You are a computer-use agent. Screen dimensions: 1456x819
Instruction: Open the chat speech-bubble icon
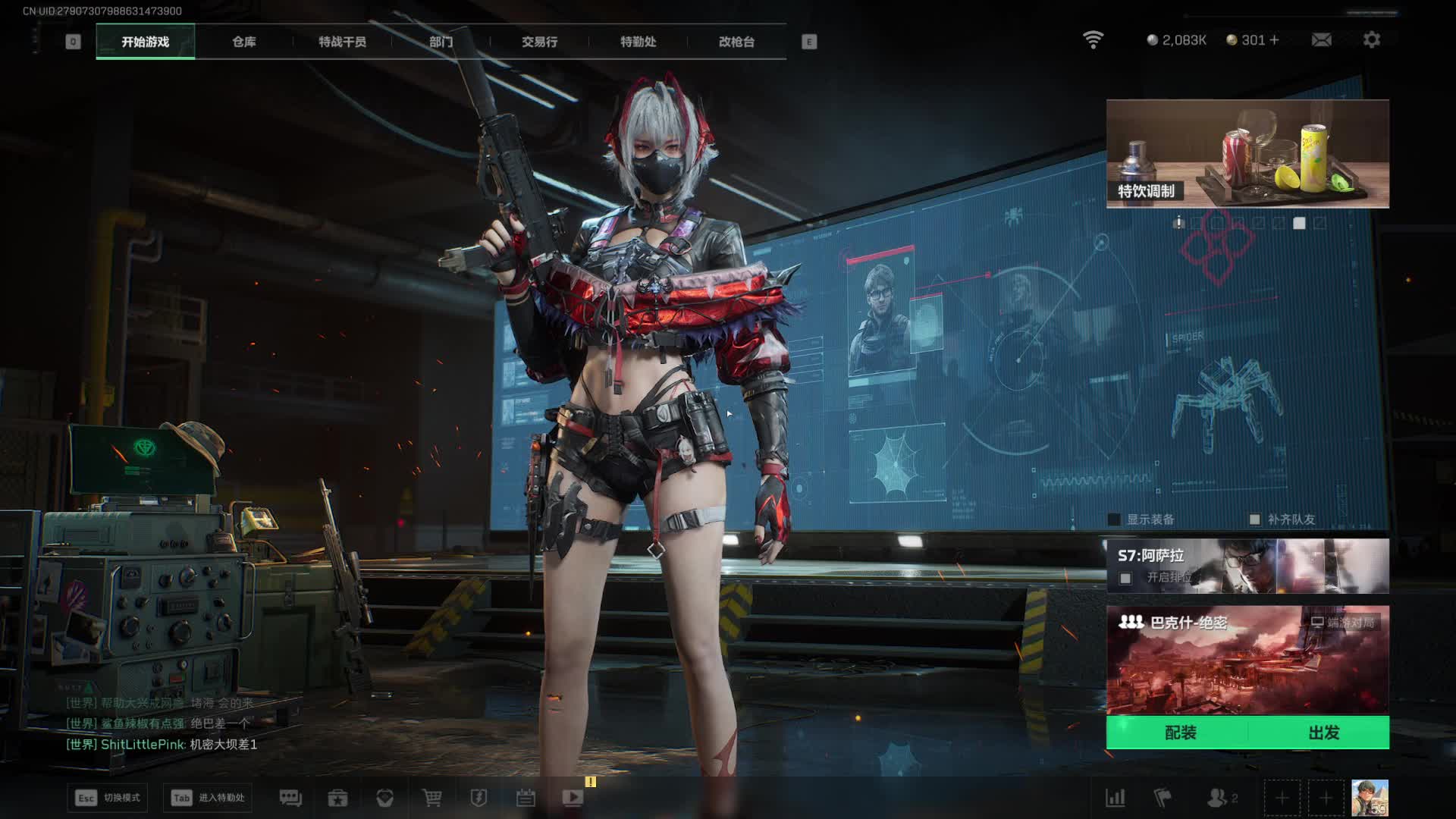[x=290, y=798]
